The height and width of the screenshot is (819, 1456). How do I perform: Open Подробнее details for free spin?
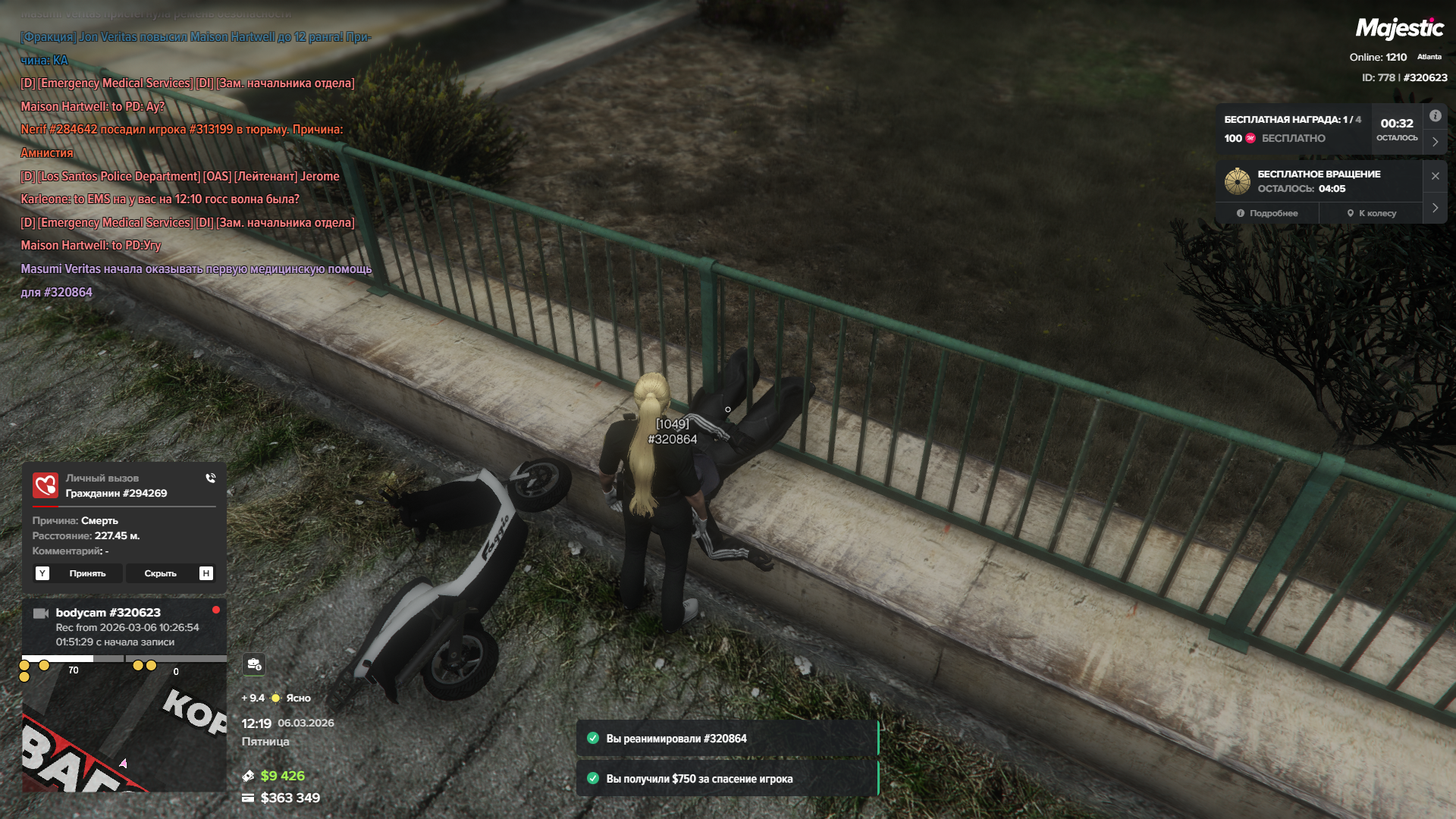coord(1267,213)
